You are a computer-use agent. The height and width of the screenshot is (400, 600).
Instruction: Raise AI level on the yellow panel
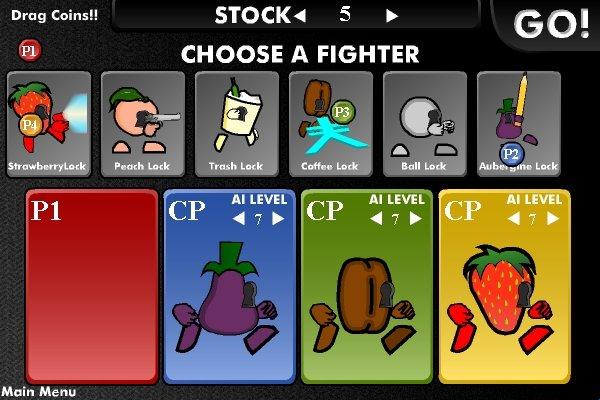554,219
